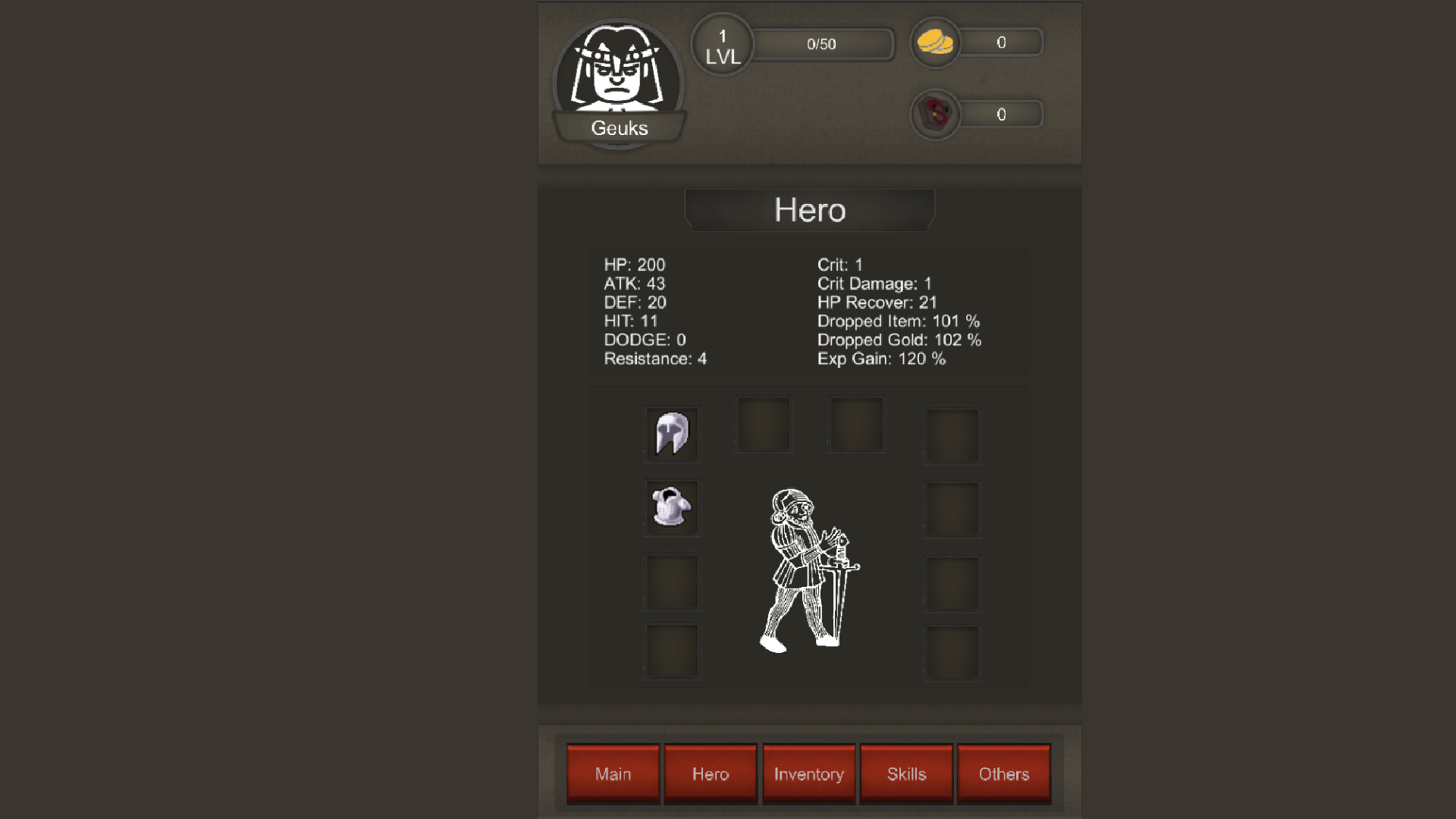Click the Hero navigation button
The width and height of the screenshot is (1456, 819).
711,774
